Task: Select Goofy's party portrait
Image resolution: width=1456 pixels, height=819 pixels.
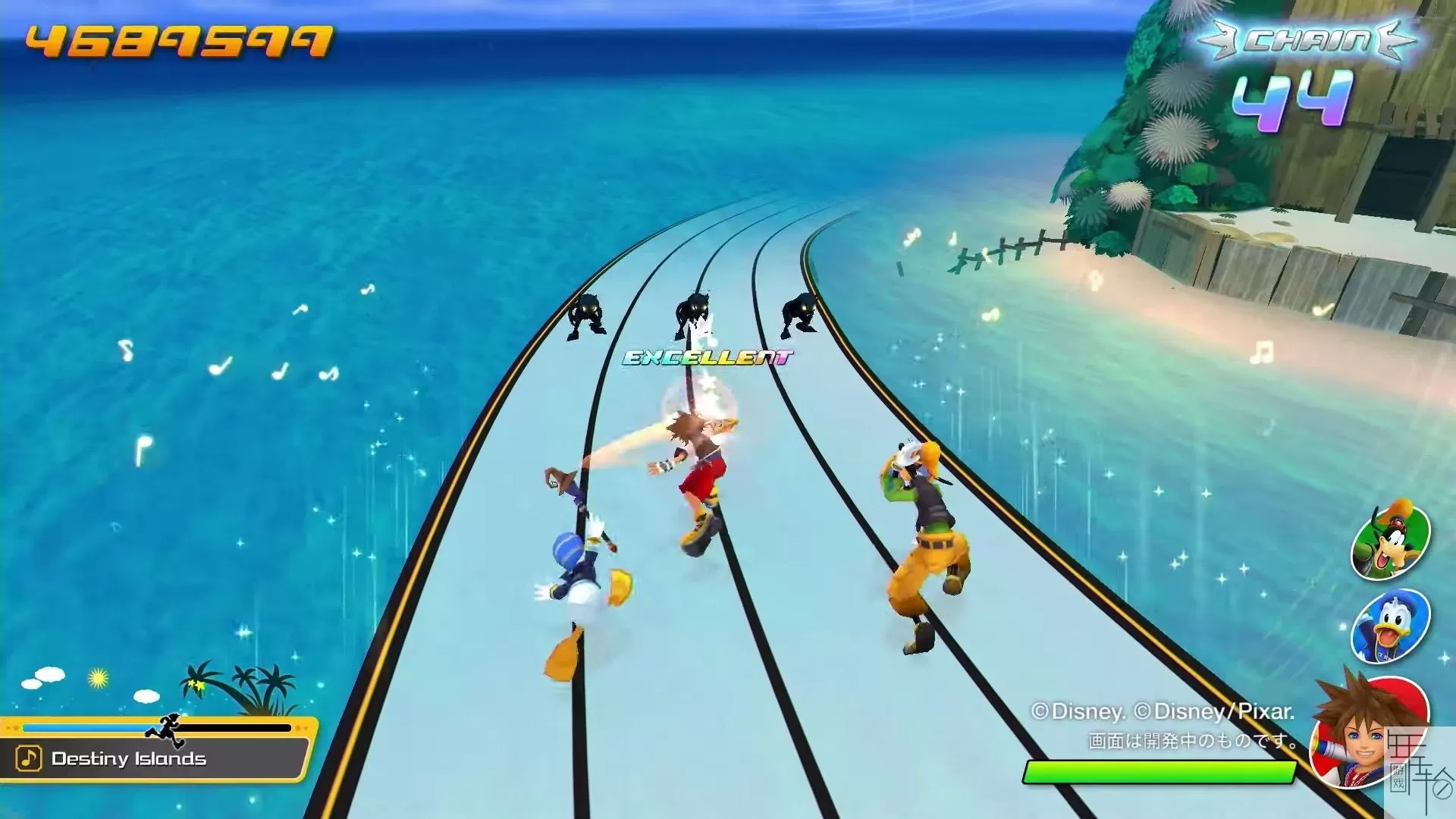Action: [x=1390, y=541]
